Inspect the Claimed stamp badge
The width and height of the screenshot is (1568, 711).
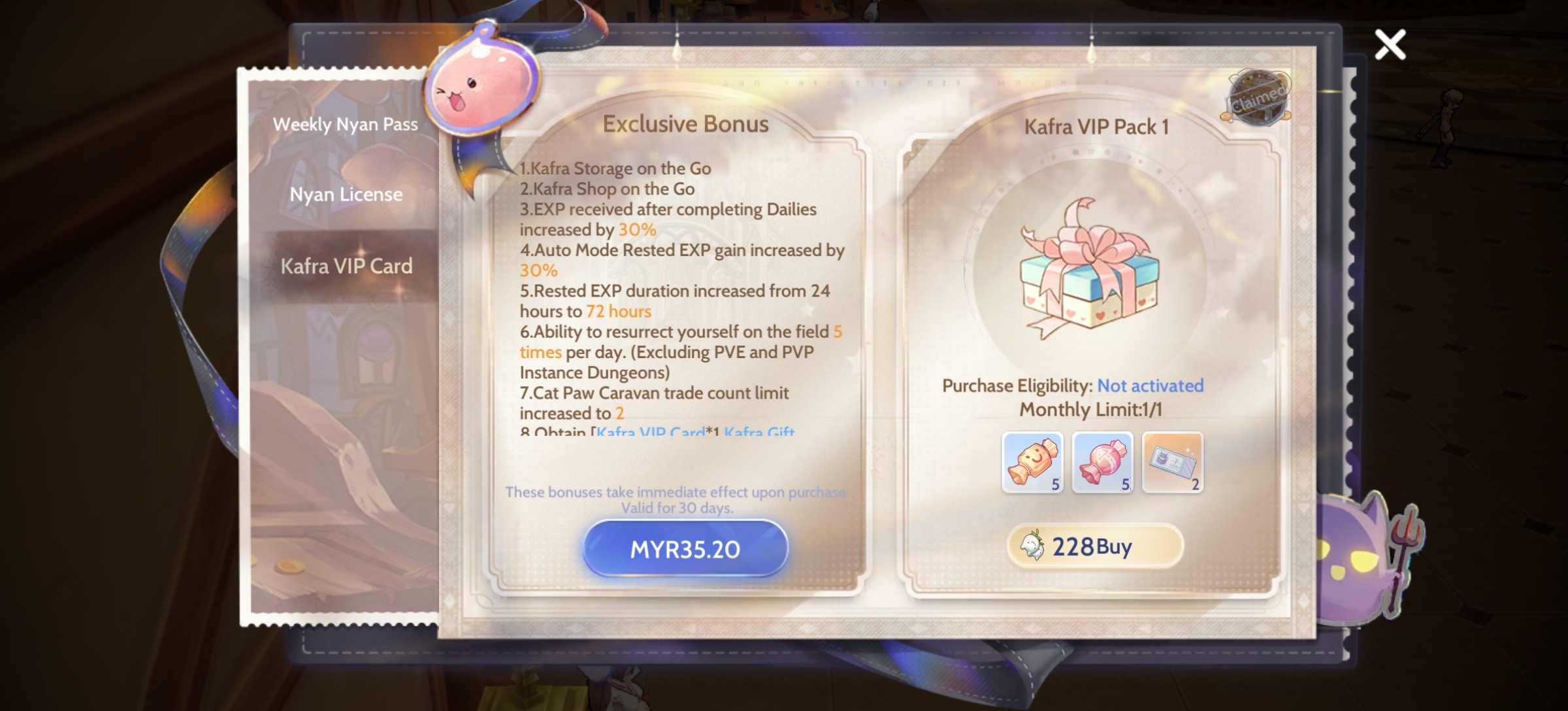pyautogui.click(x=1259, y=98)
